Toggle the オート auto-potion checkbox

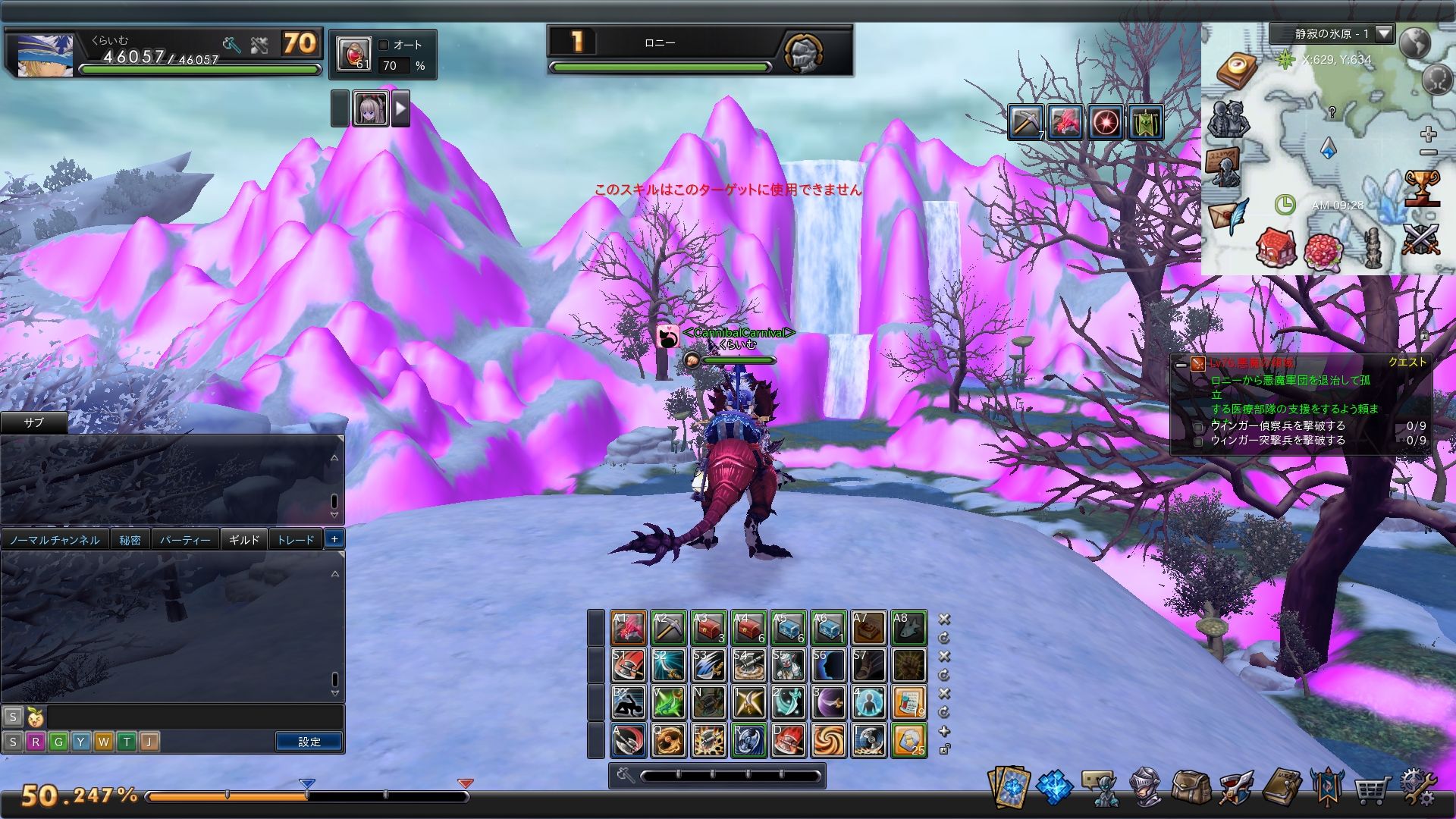(384, 45)
